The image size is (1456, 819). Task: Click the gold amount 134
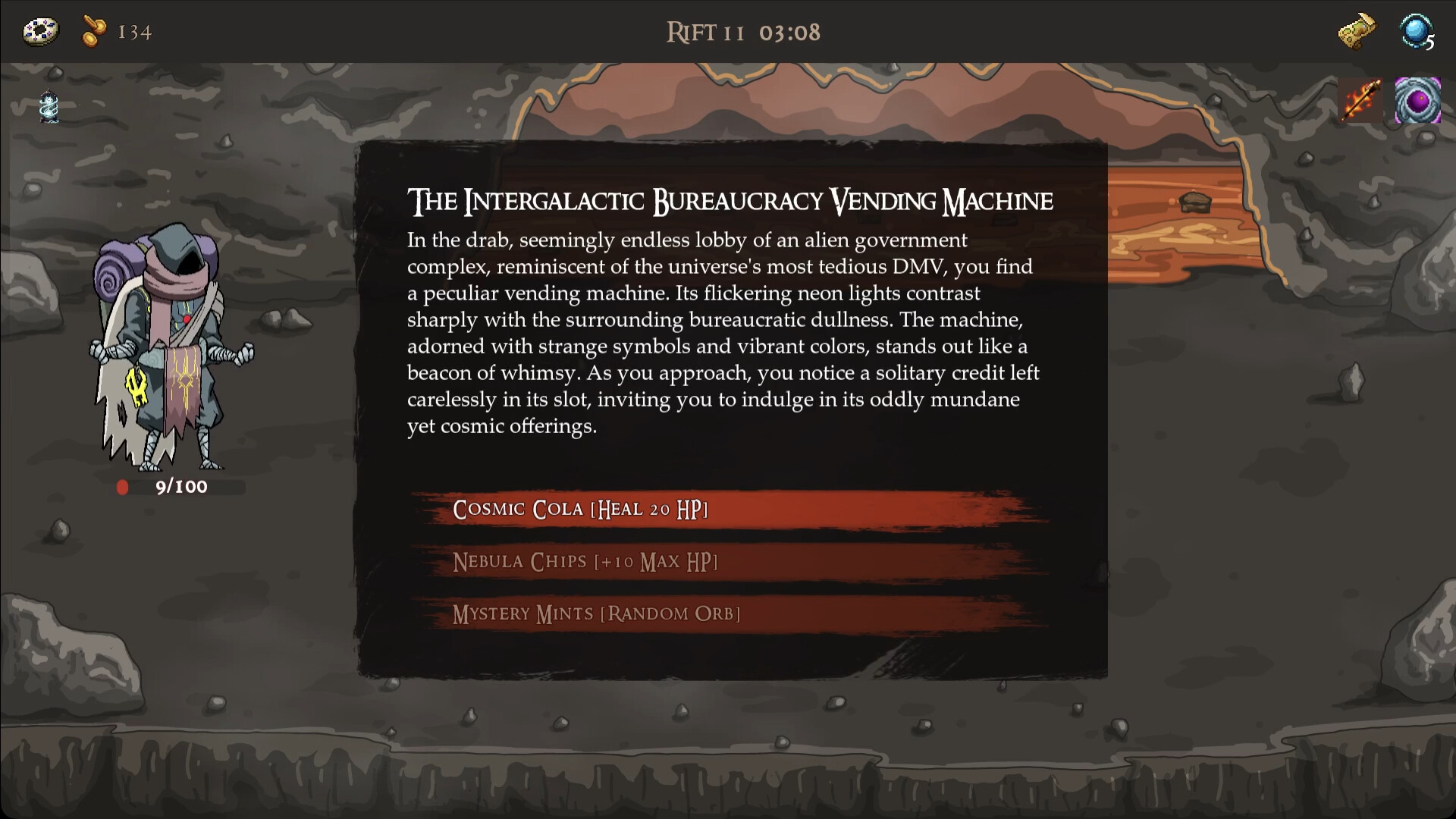tap(133, 32)
